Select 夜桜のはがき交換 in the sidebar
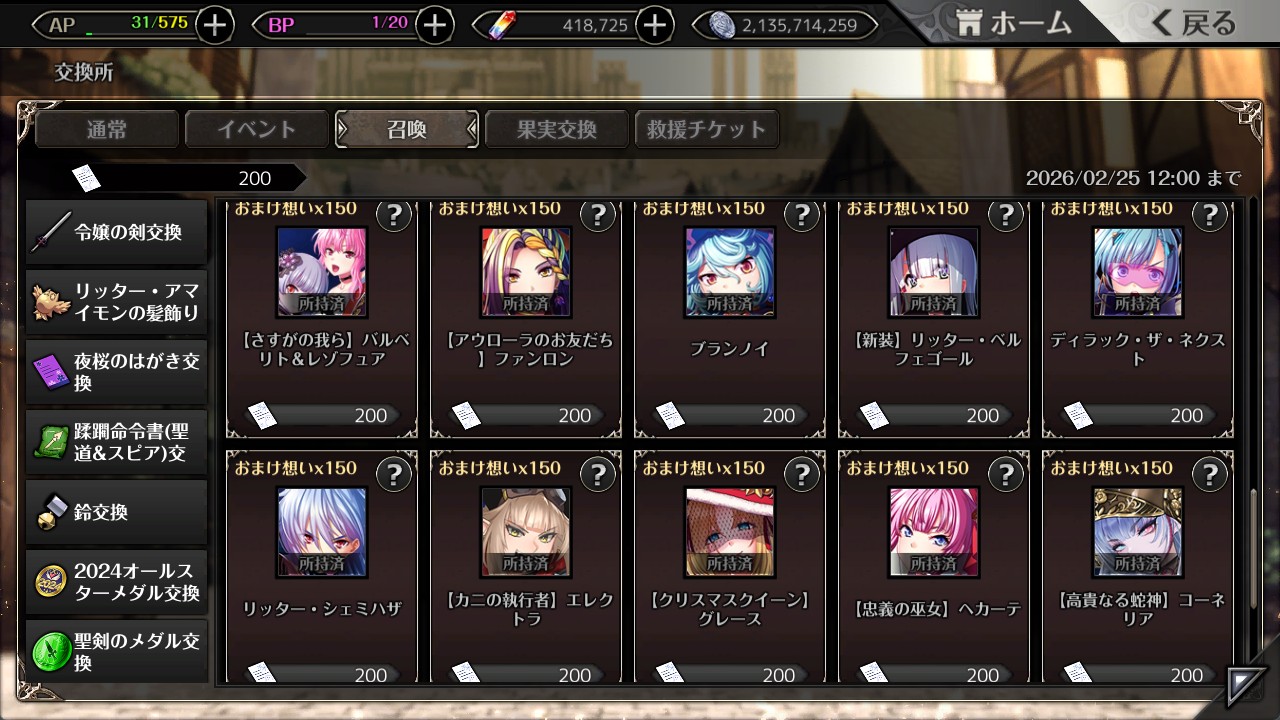 (116, 372)
